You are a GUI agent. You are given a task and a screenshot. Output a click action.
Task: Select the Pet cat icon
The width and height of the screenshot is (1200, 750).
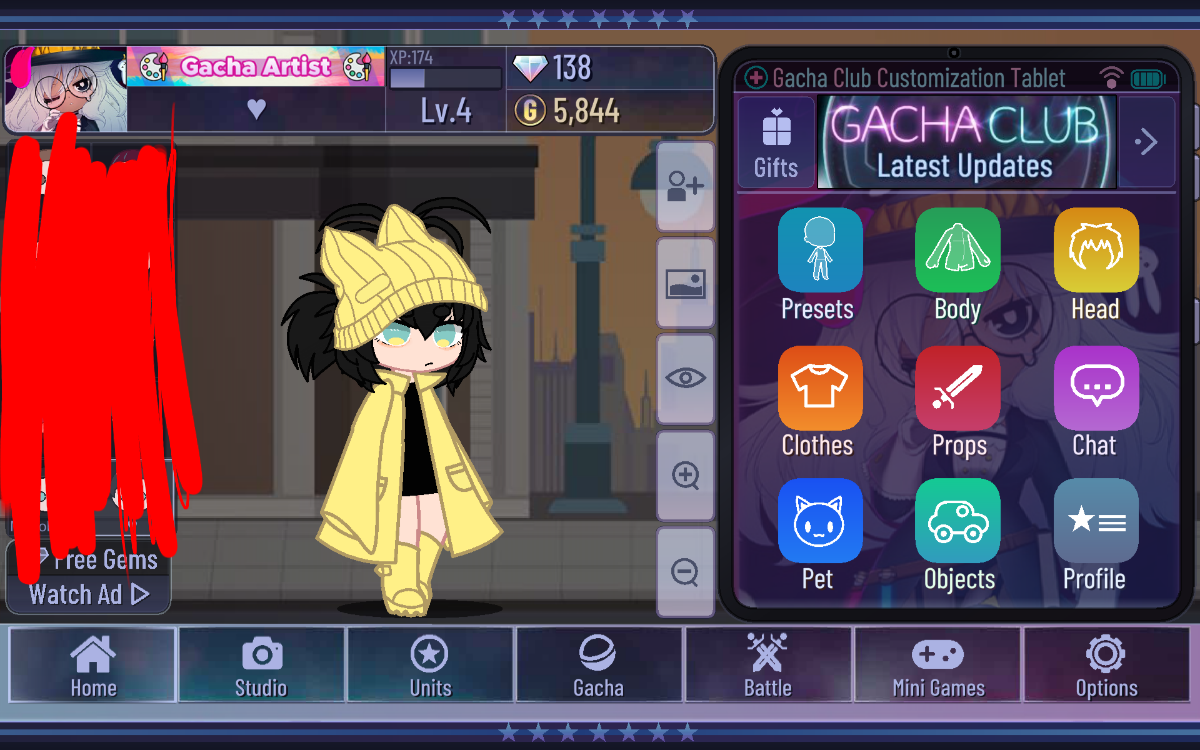[x=819, y=521]
